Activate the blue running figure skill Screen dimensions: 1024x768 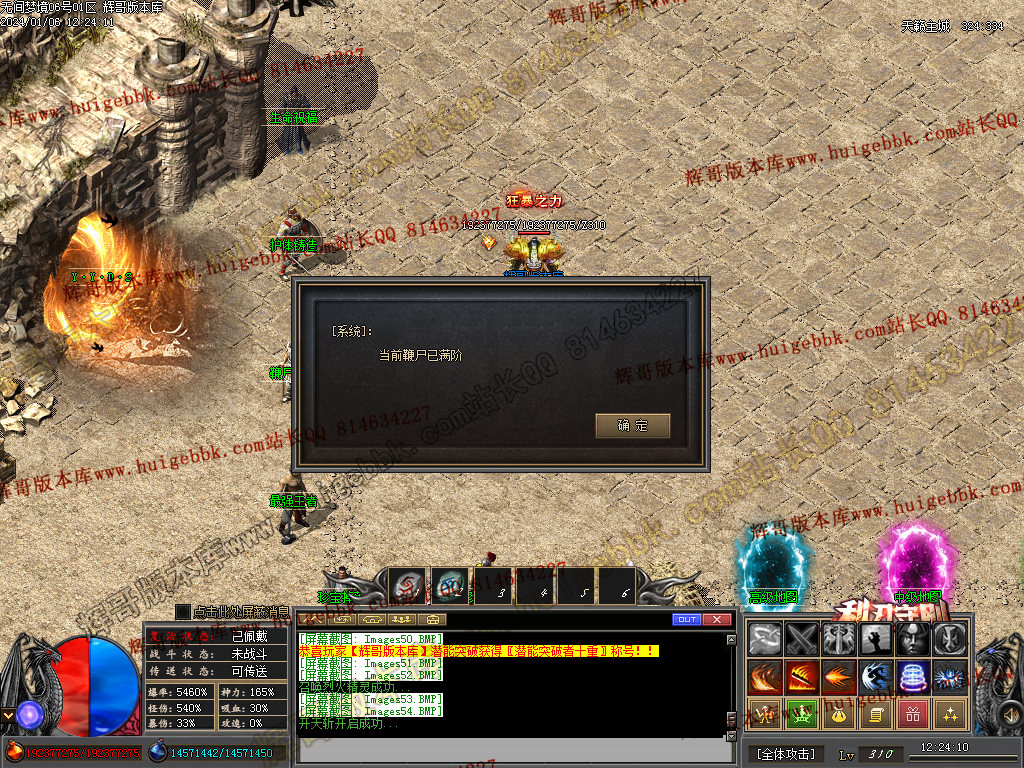(876, 677)
